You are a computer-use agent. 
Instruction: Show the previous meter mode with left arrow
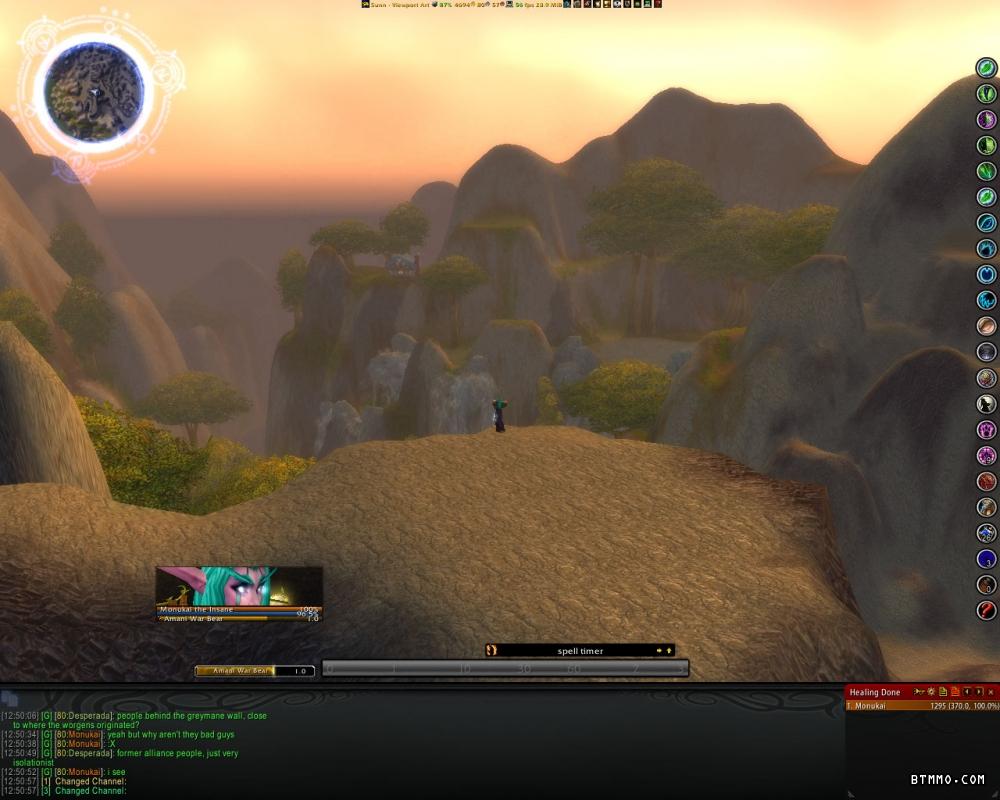[967, 692]
